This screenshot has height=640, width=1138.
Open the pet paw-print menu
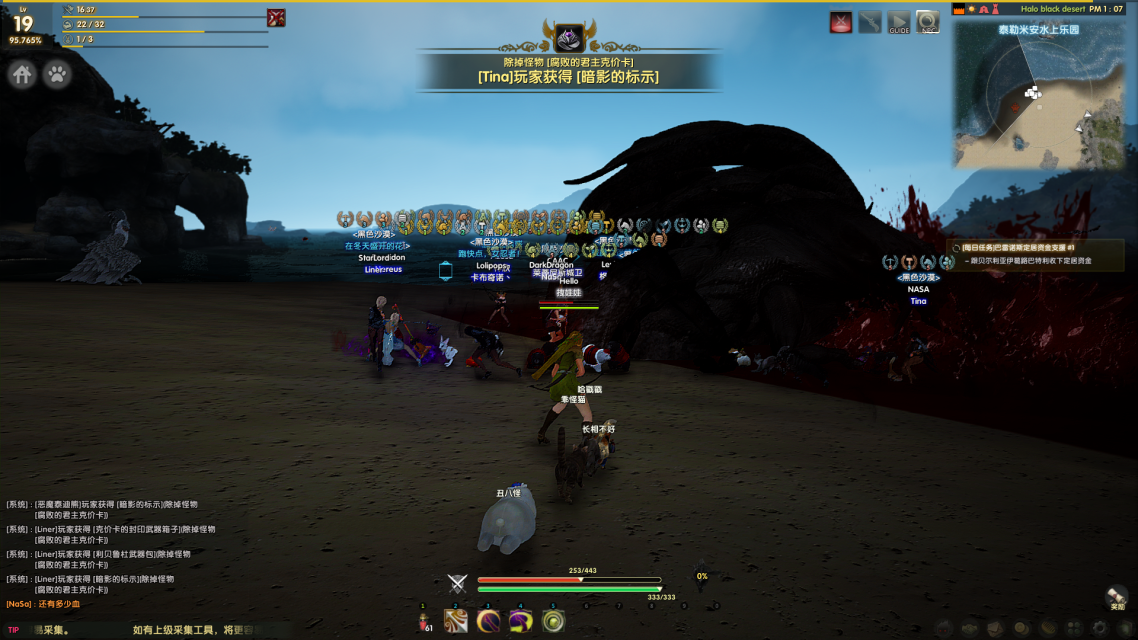click(x=57, y=74)
